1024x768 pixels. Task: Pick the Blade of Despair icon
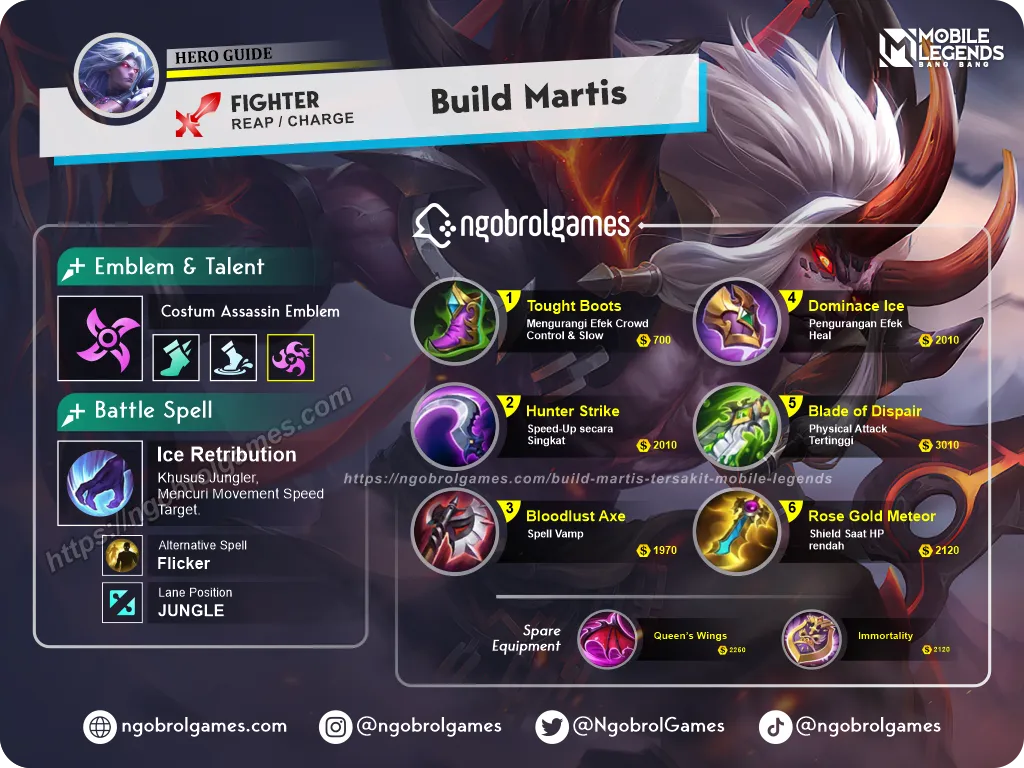(736, 427)
